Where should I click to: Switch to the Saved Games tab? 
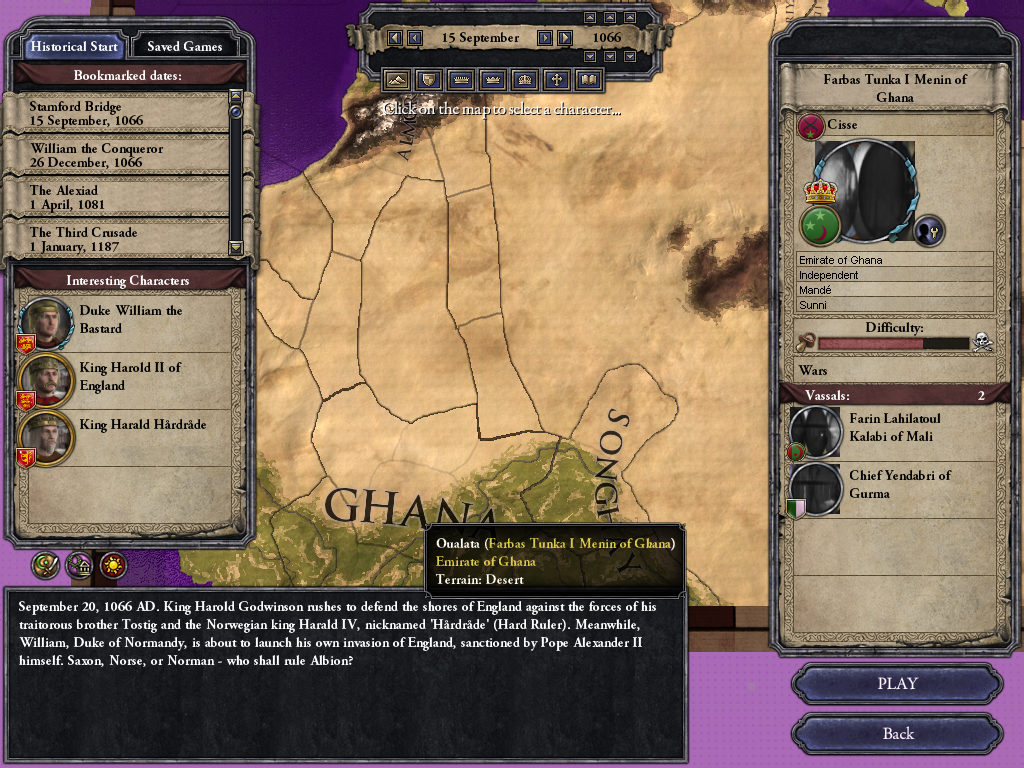(x=184, y=46)
